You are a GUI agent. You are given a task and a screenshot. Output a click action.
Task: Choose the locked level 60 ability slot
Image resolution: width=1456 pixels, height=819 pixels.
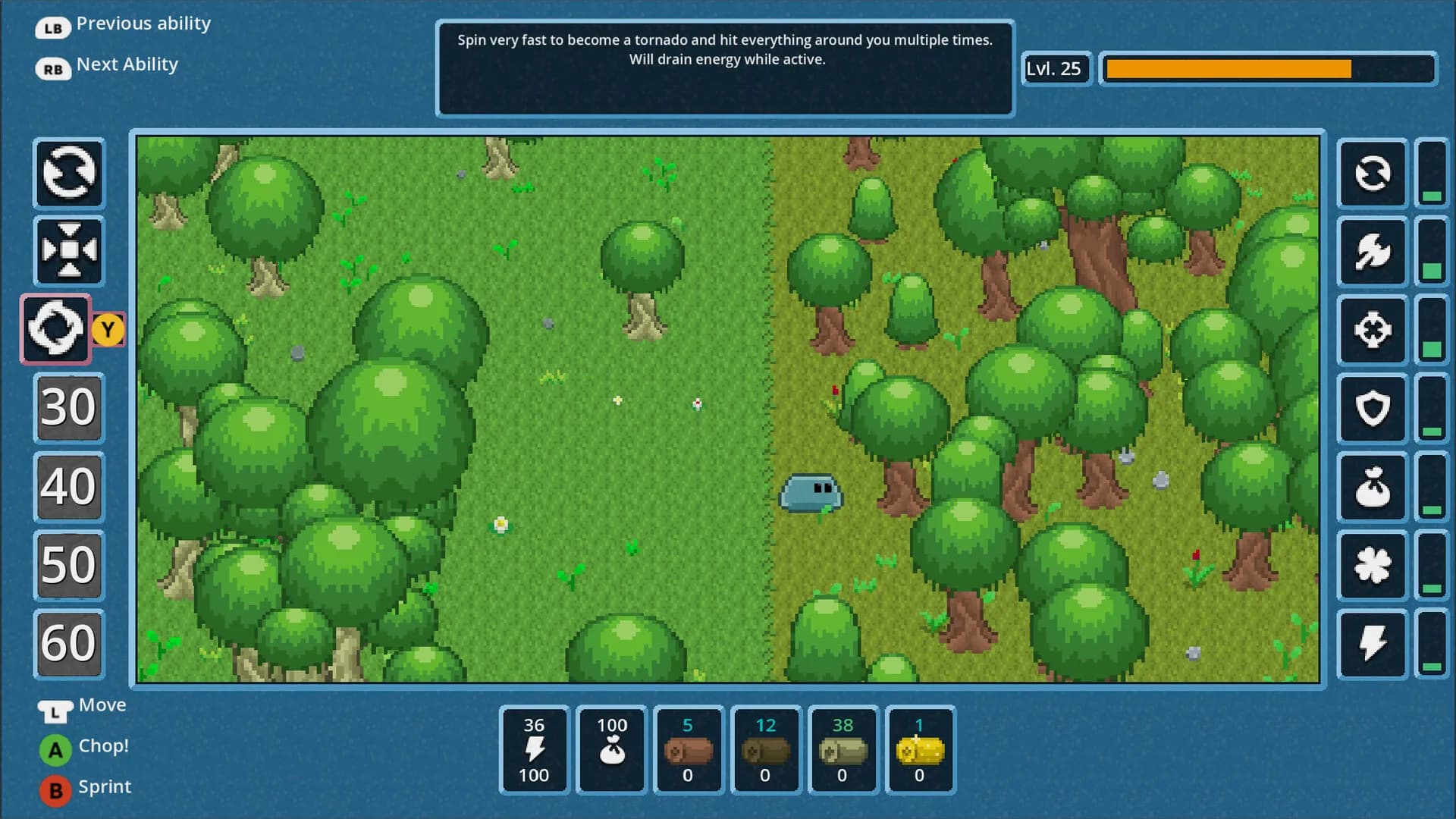click(x=69, y=644)
